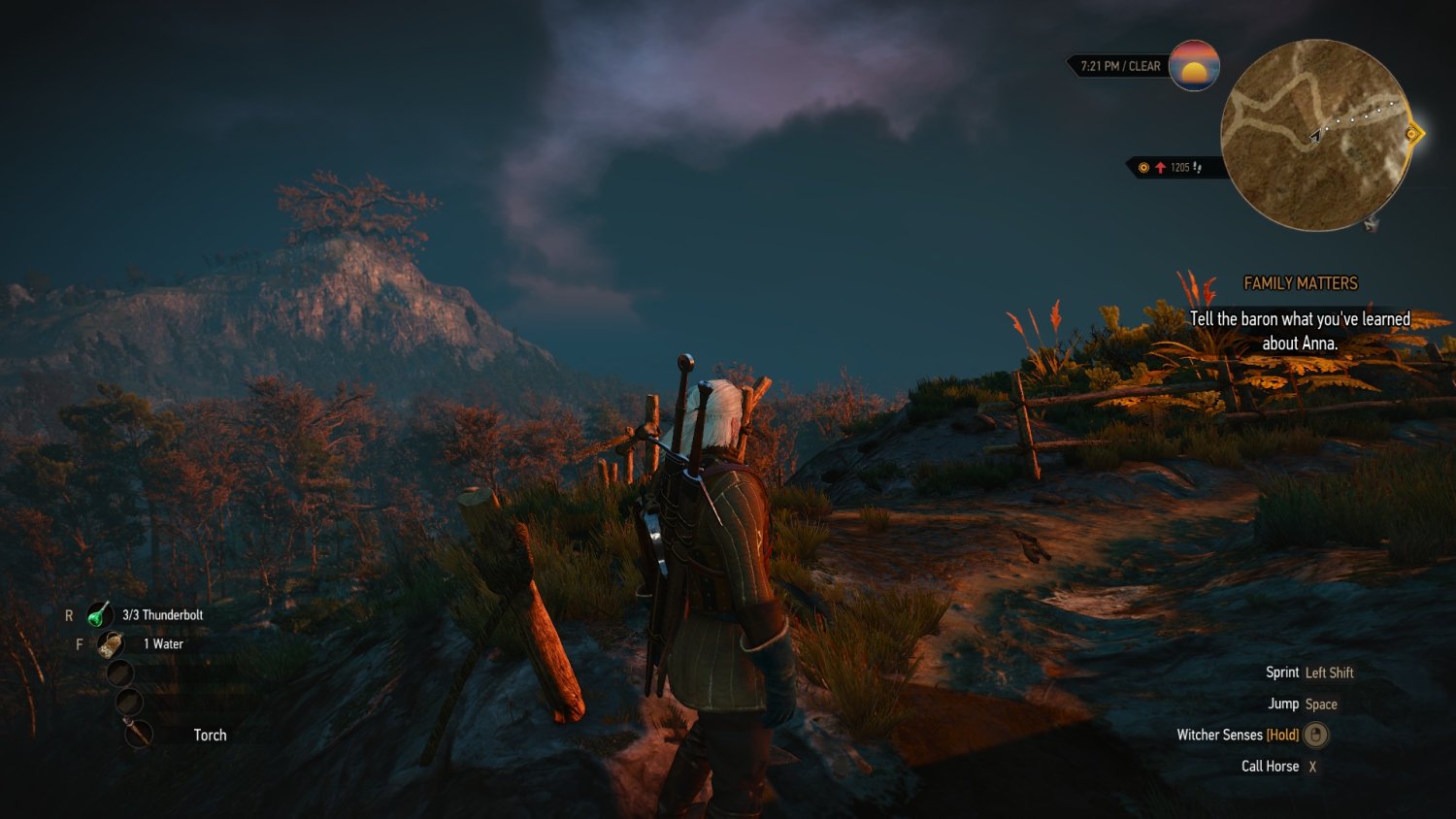Click the Call Horse X hint
The width and height of the screenshot is (1456, 819).
1279,766
